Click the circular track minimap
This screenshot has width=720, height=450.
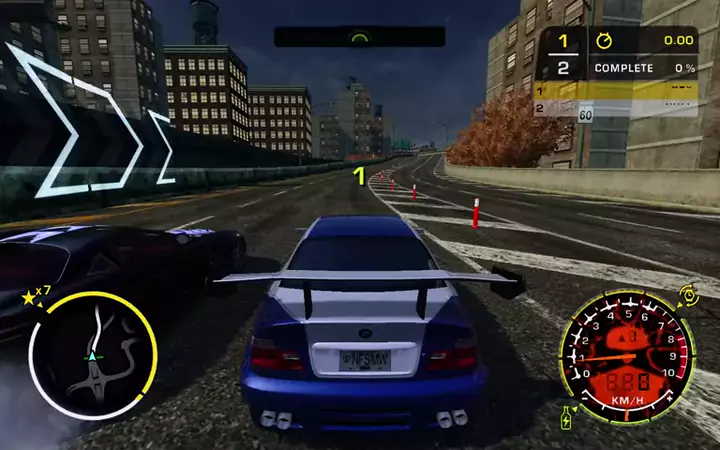tap(92, 355)
